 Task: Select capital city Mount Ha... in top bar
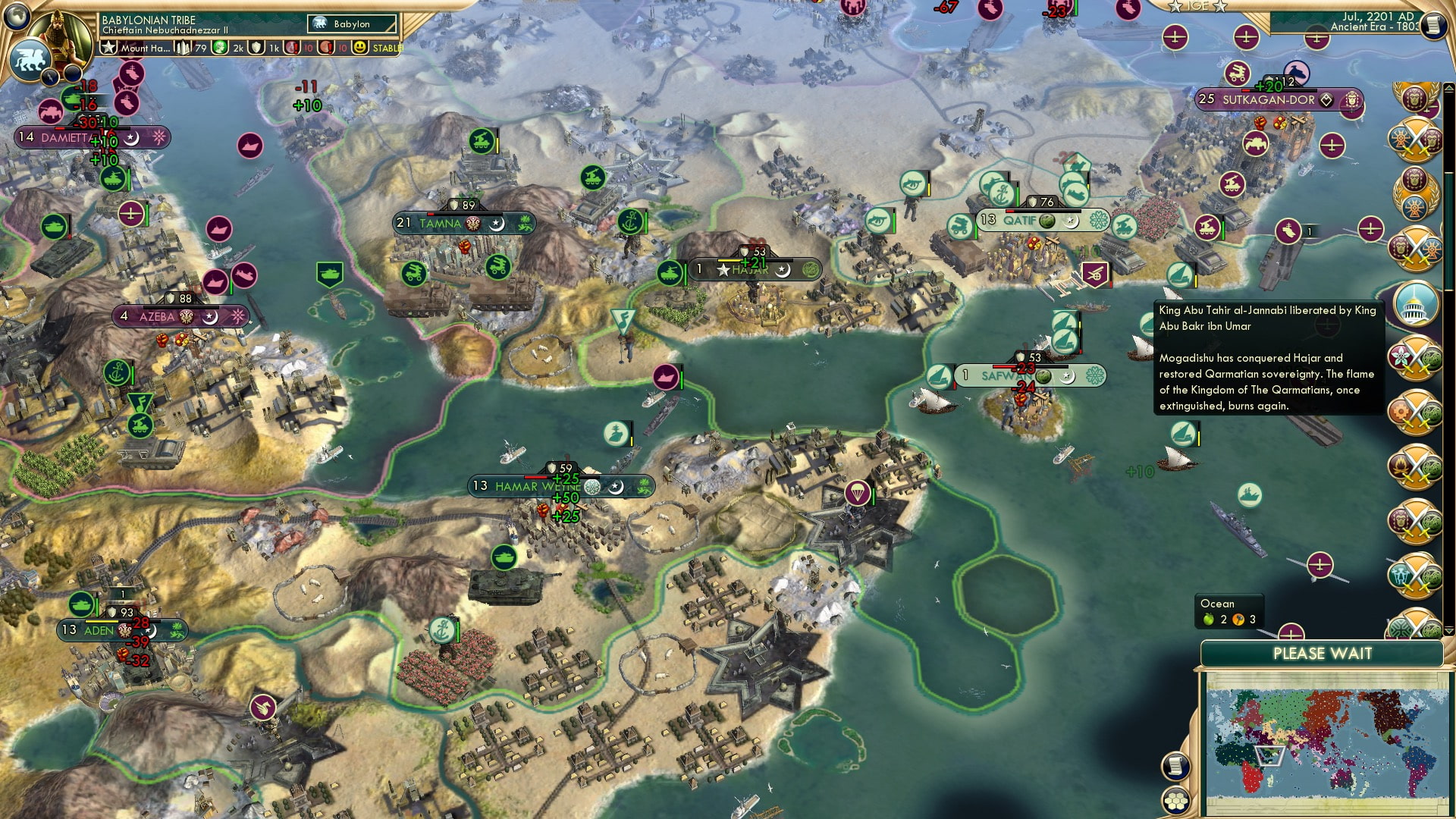click(x=136, y=47)
